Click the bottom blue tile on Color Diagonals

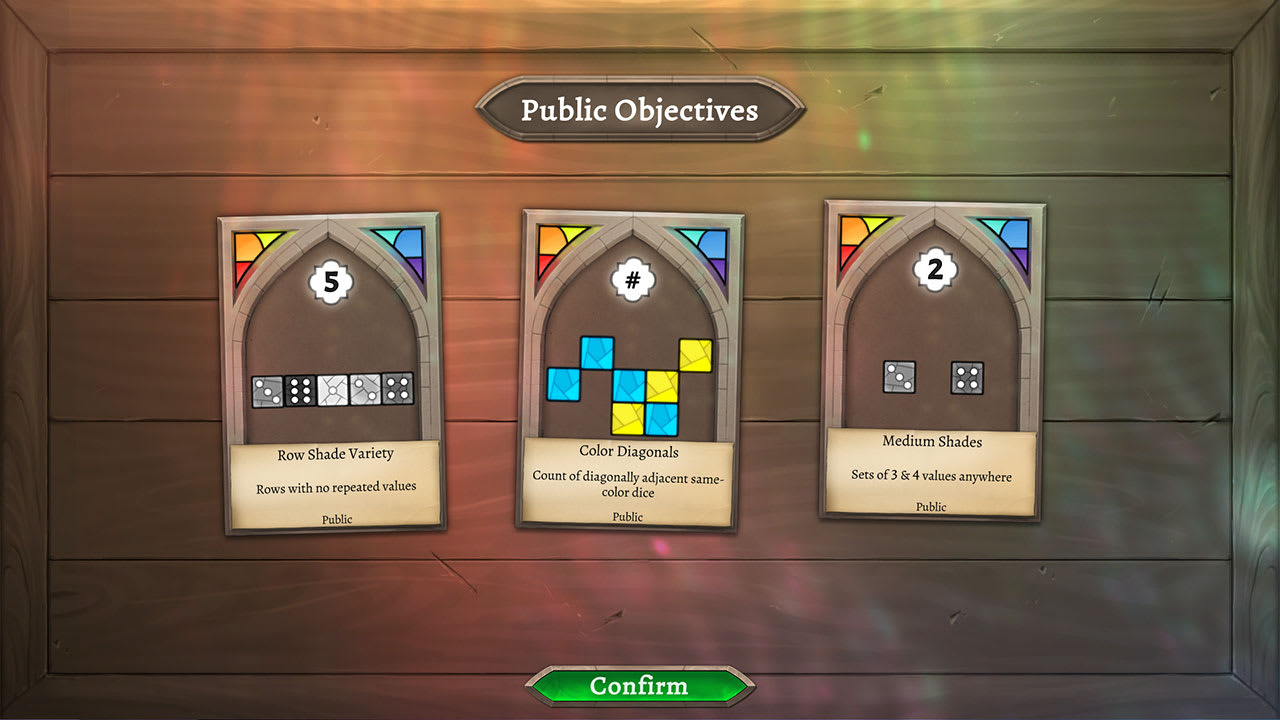661,419
